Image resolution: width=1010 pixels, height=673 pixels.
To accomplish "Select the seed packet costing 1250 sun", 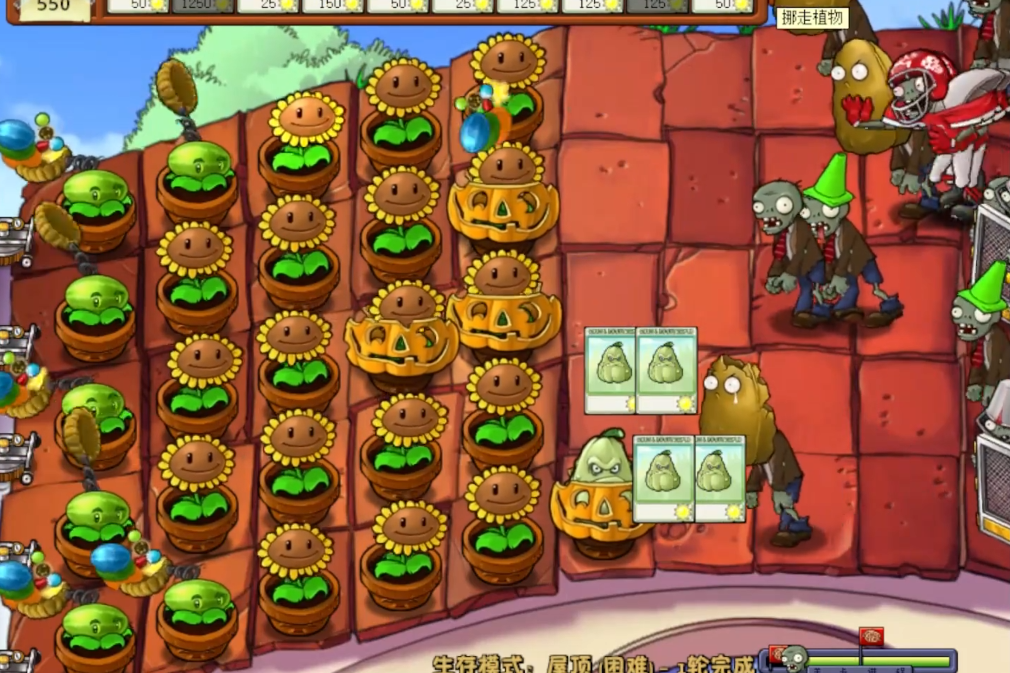I will pos(202,6).
